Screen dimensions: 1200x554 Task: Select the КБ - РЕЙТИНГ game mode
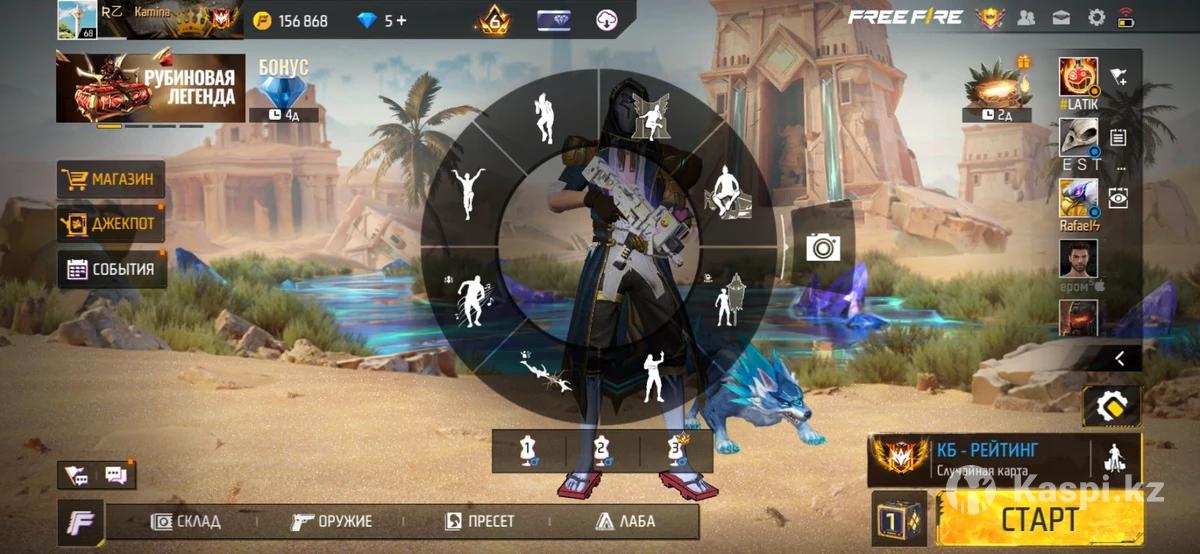[x=985, y=459]
